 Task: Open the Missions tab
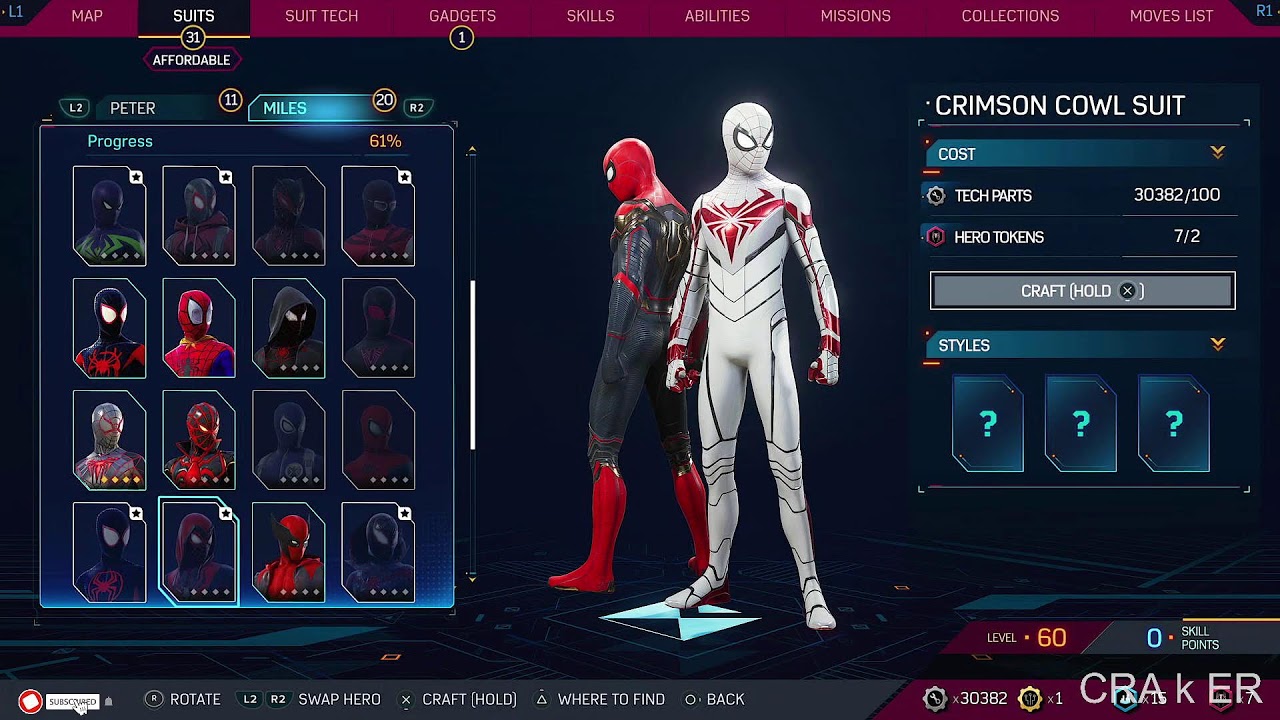pos(855,16)
